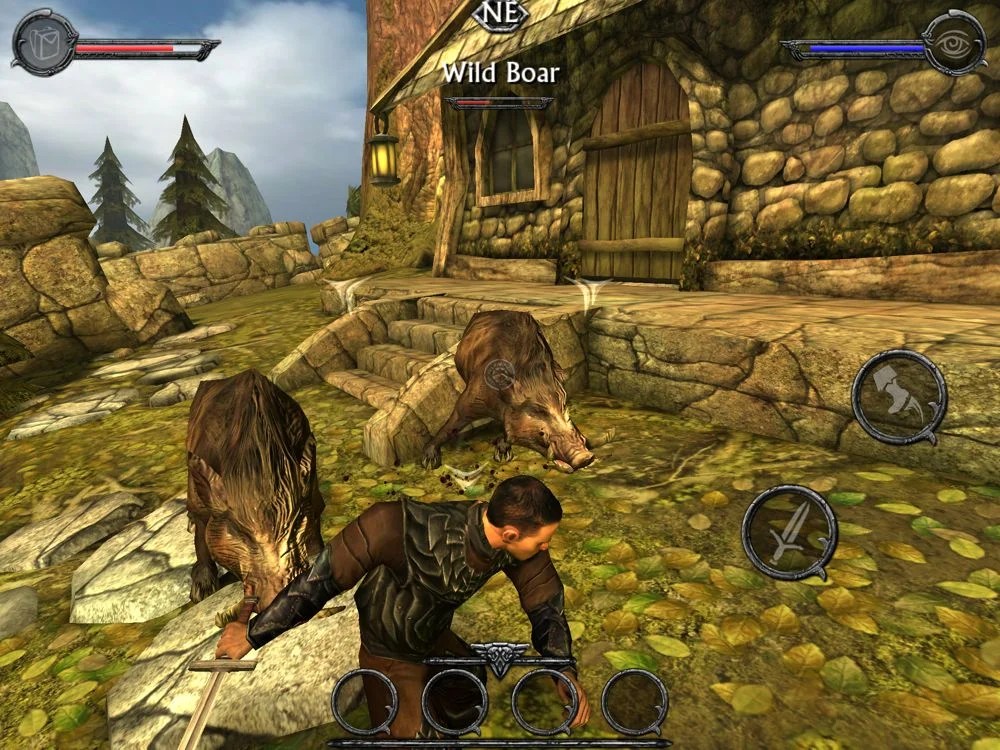Toggle the eye view icon
1000x750 pixels.
point(954,42)
